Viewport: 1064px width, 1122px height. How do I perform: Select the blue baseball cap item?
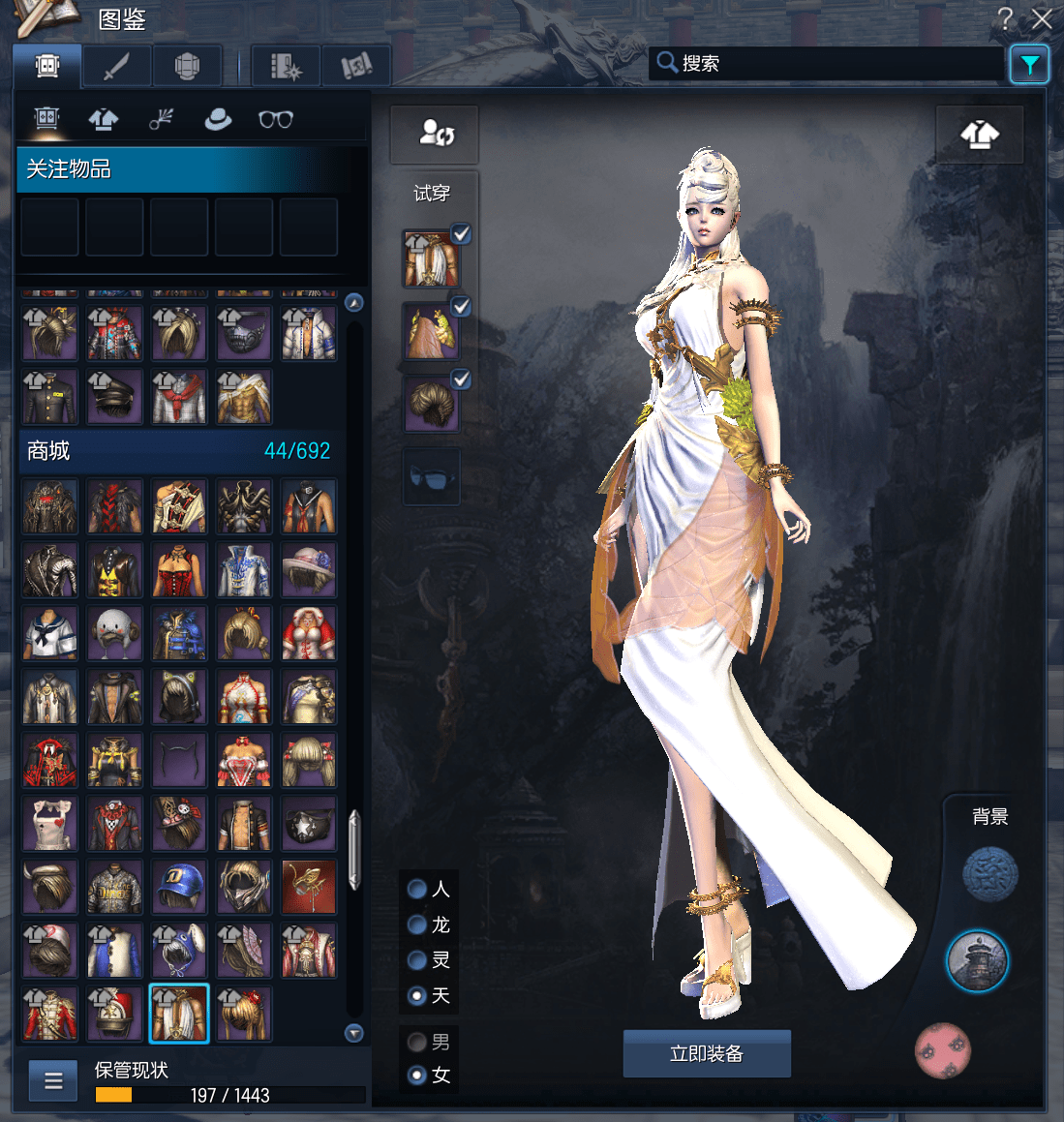179,887
